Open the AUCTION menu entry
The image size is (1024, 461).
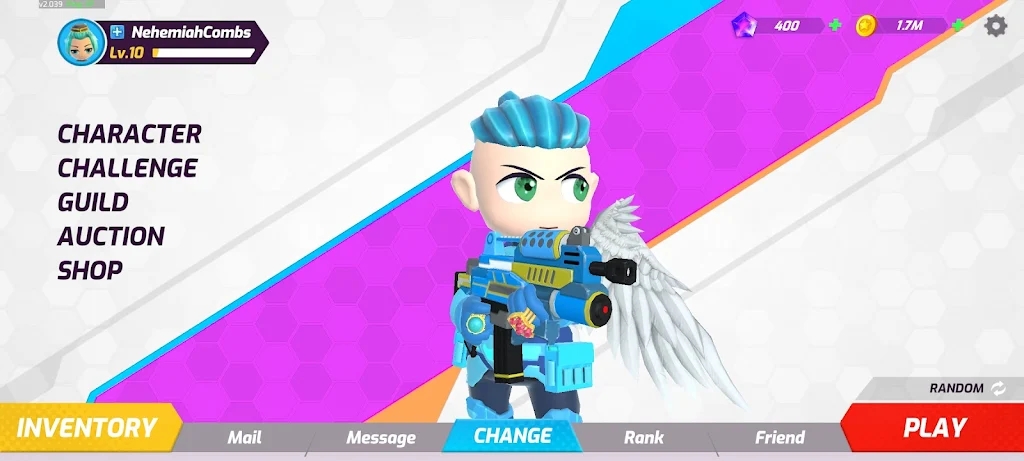tap(111, 236)
